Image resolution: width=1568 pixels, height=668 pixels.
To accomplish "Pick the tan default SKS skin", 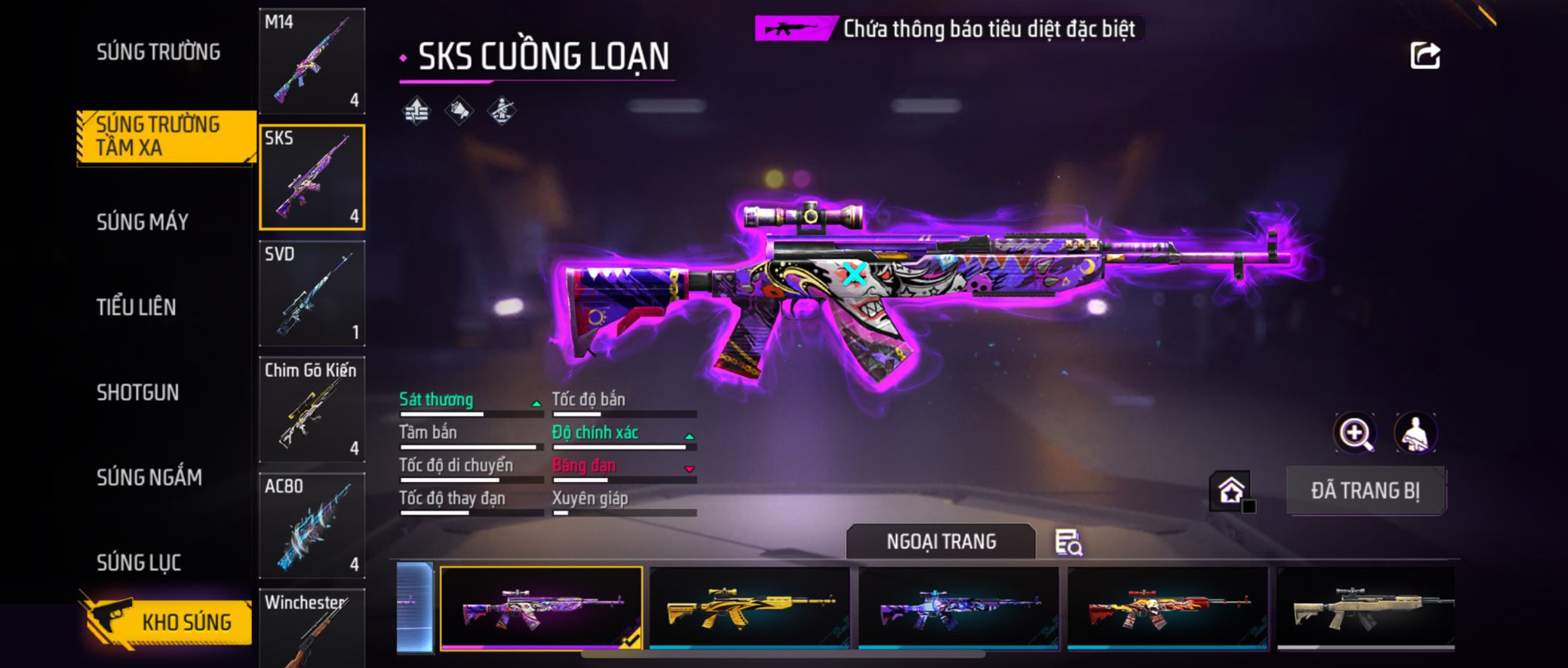I will 1365,607.
